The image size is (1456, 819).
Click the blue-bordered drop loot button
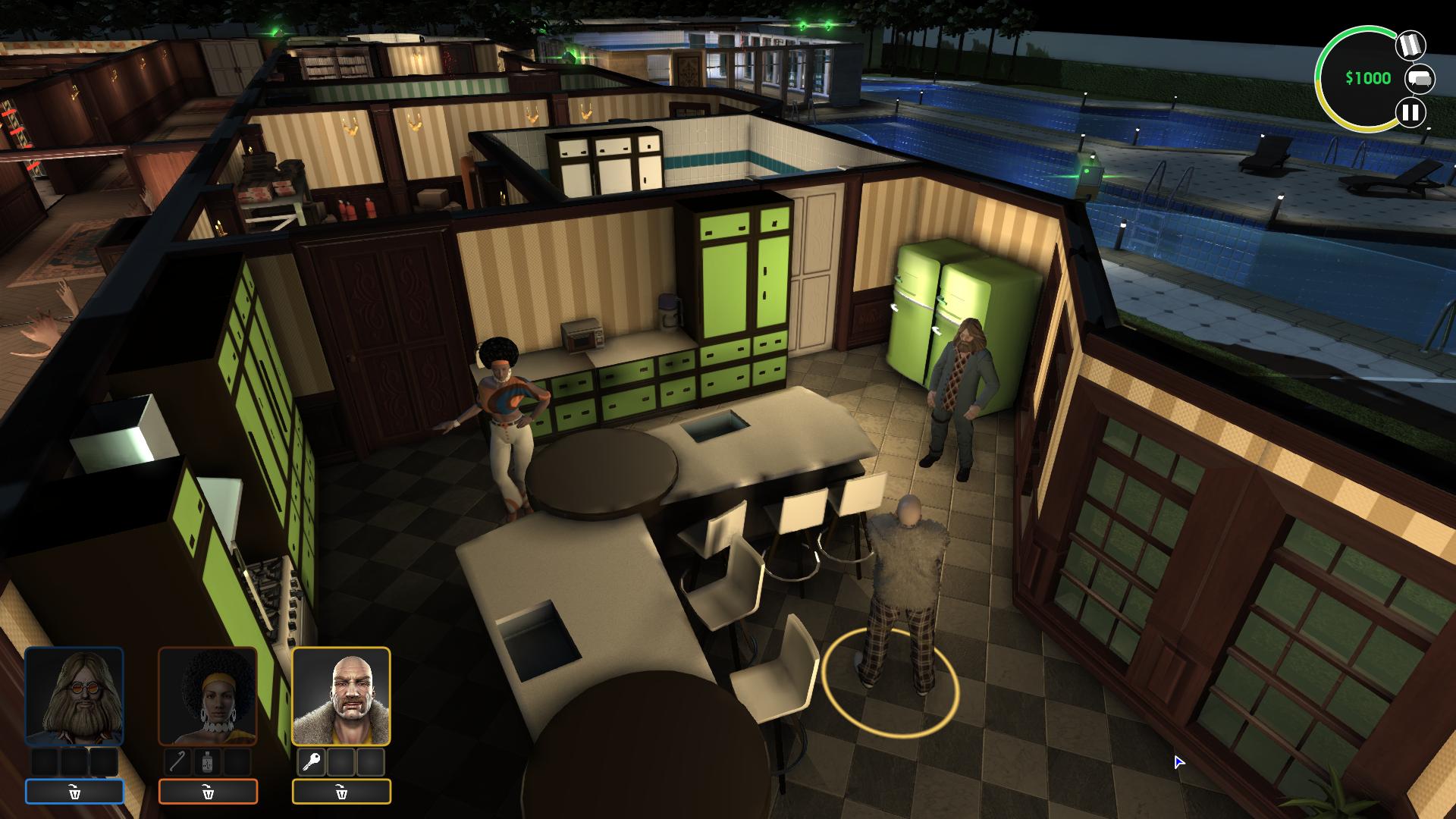[x=74, y=792]
